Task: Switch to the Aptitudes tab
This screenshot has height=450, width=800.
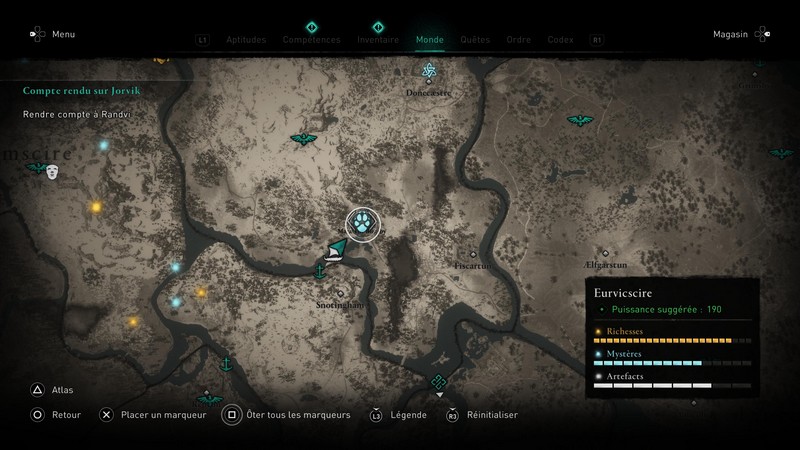Action: pyautogui.click(x=246, y=40)
